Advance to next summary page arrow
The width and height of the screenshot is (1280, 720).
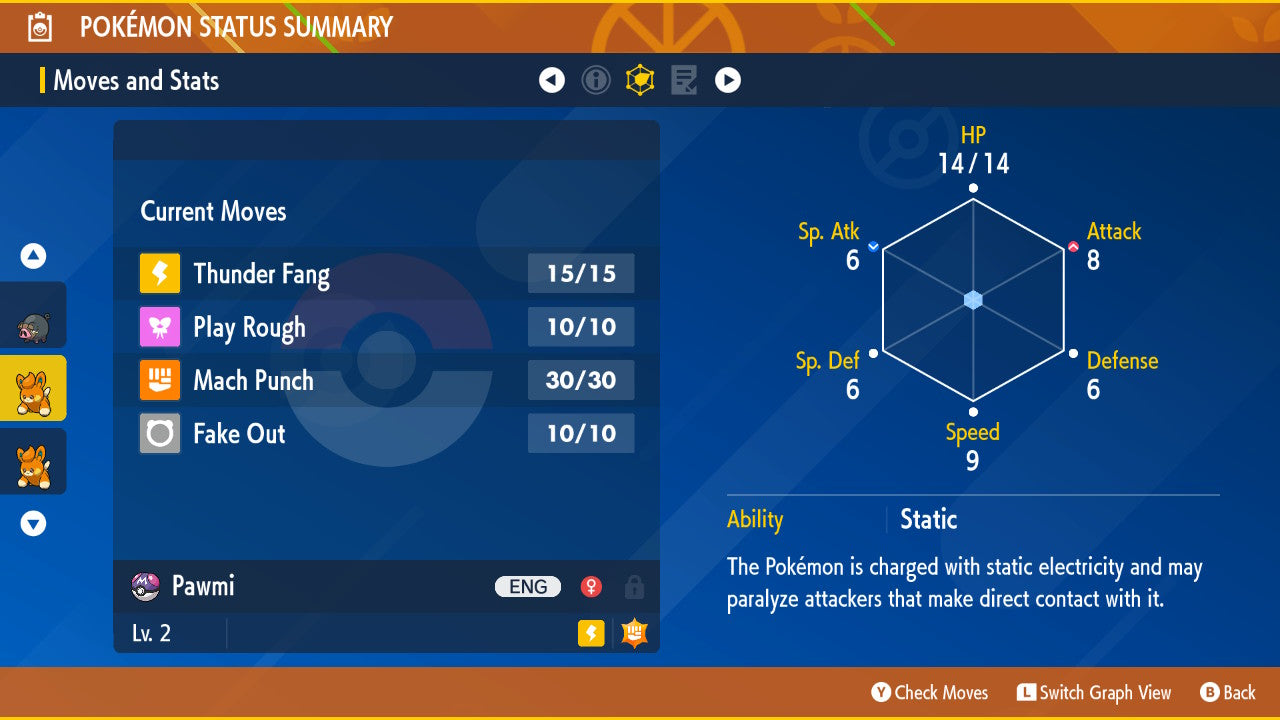pyautogui.click(x=728, y=80)
